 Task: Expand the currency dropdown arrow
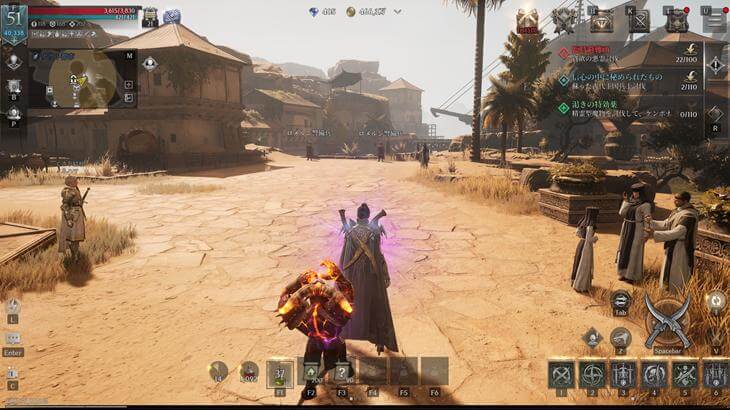[x=398, y=12]
